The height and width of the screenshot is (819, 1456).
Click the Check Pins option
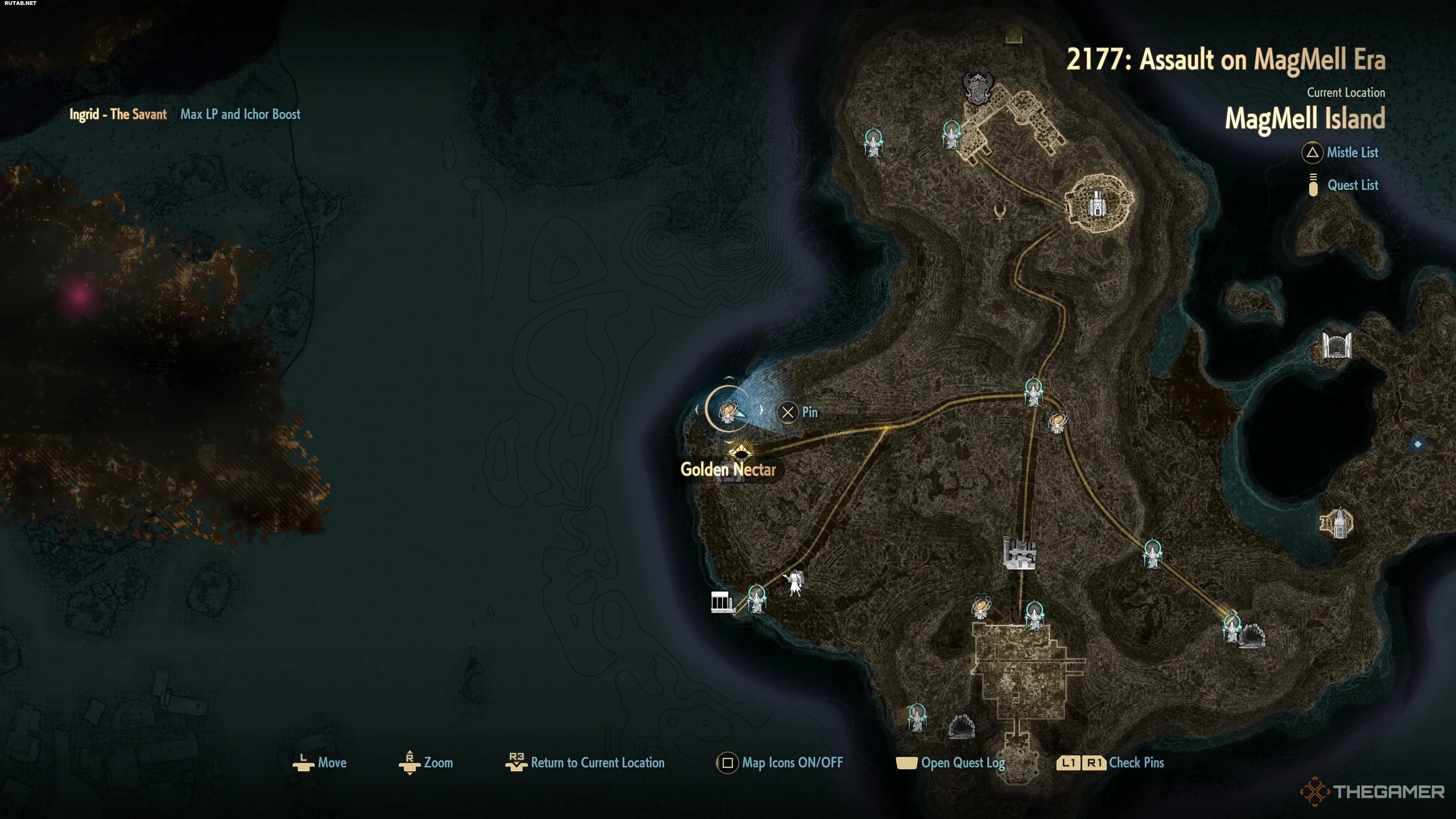1136,763
